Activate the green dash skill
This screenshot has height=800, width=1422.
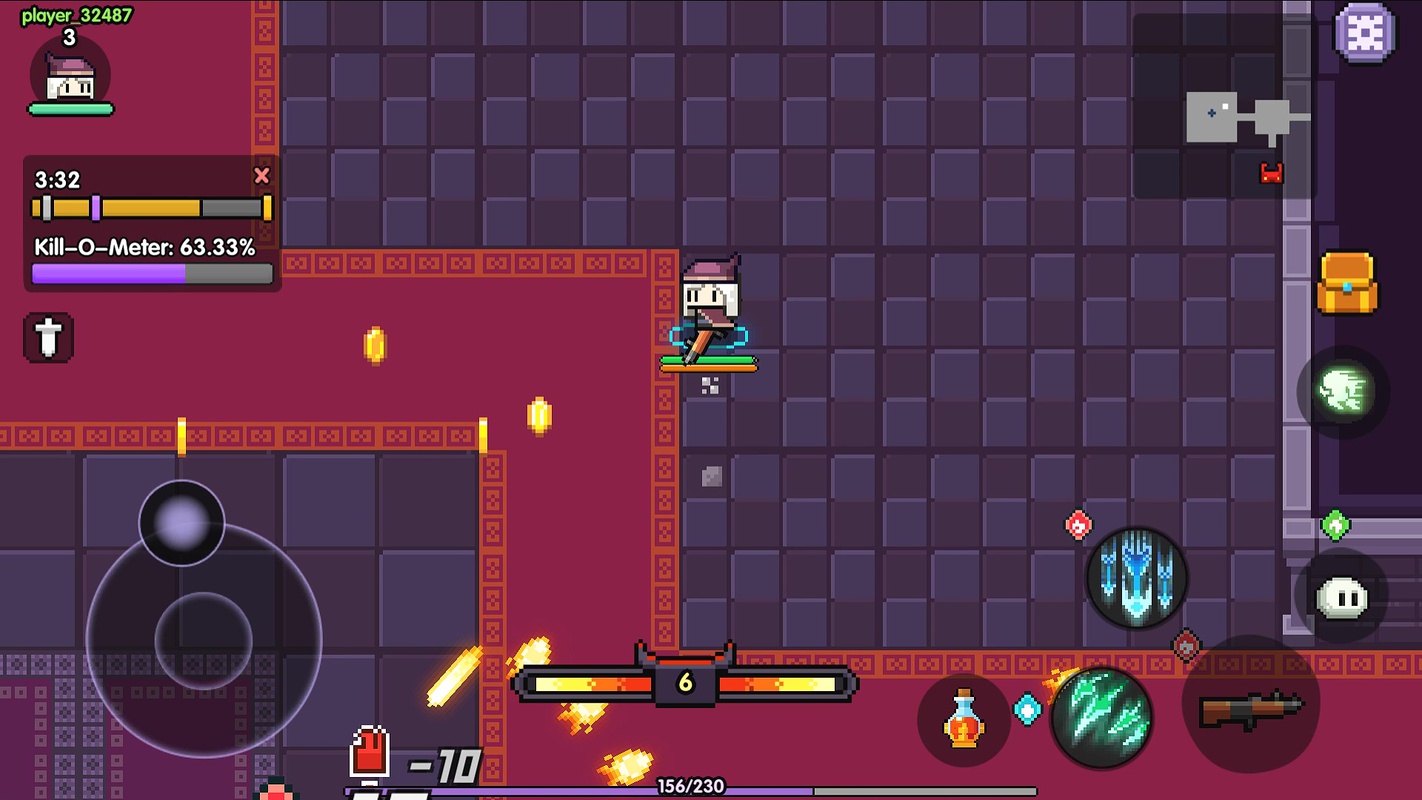1342,391
